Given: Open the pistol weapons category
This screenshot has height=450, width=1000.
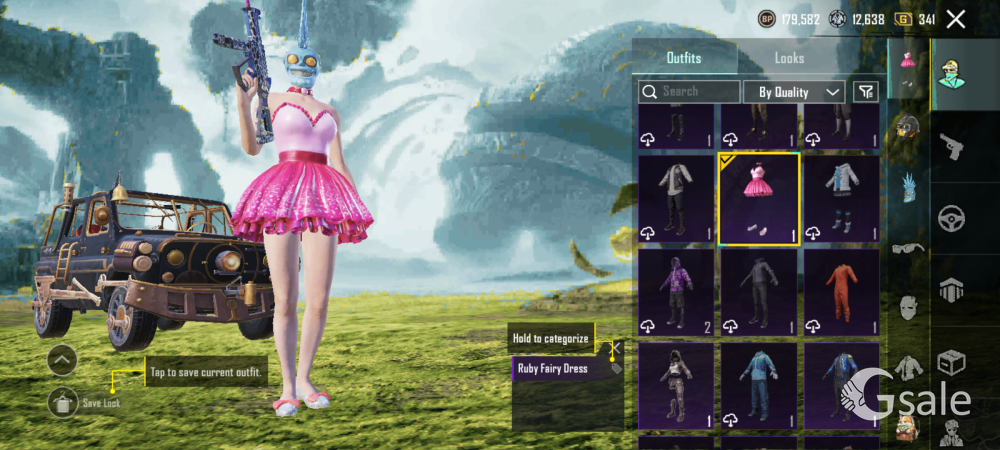Looking at the screenshot, I should point(951,148).
